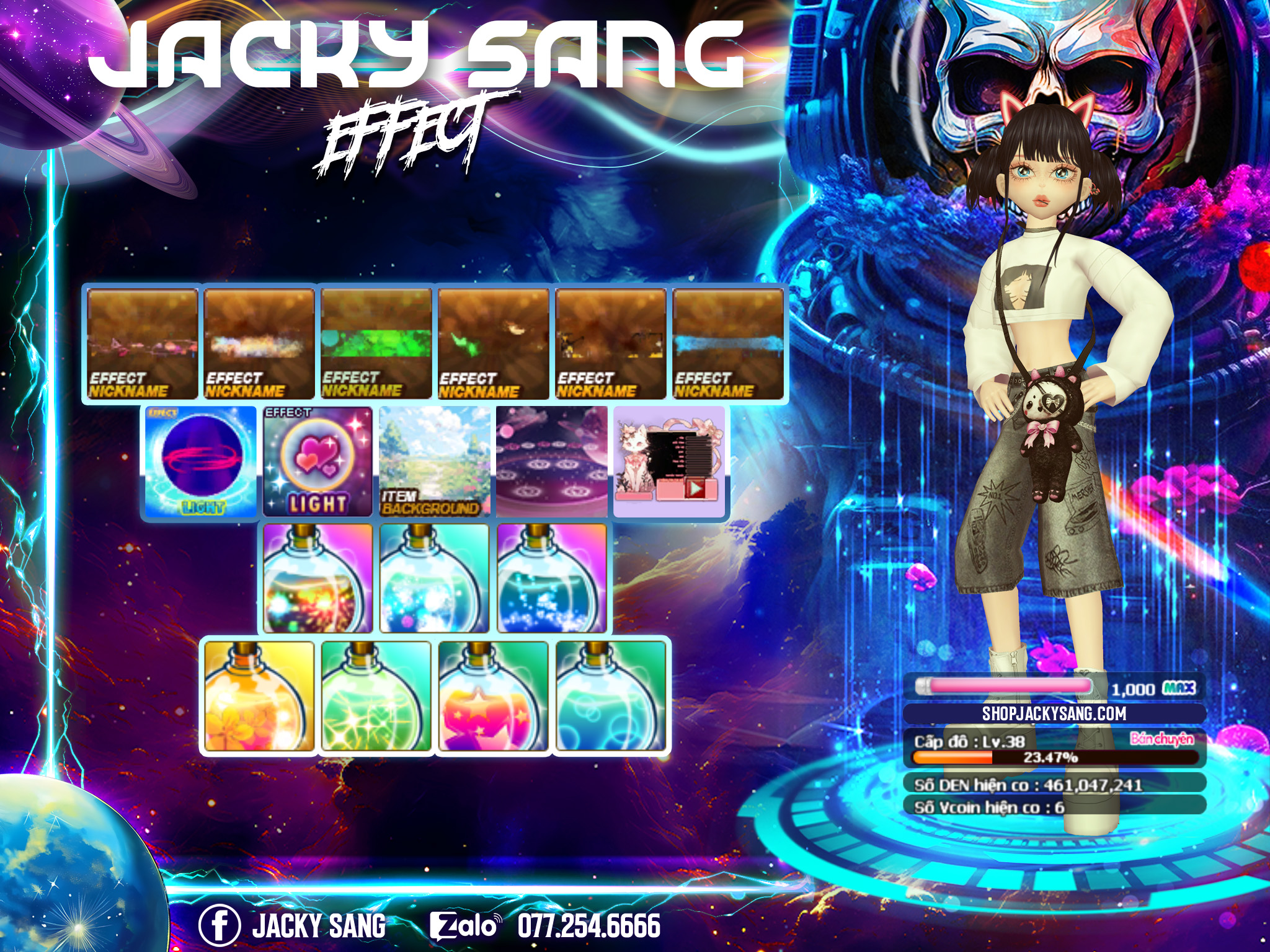Screen dimensions: 1270x952
Task: Open the landscape Item Background tile
Action: [434, 462]
